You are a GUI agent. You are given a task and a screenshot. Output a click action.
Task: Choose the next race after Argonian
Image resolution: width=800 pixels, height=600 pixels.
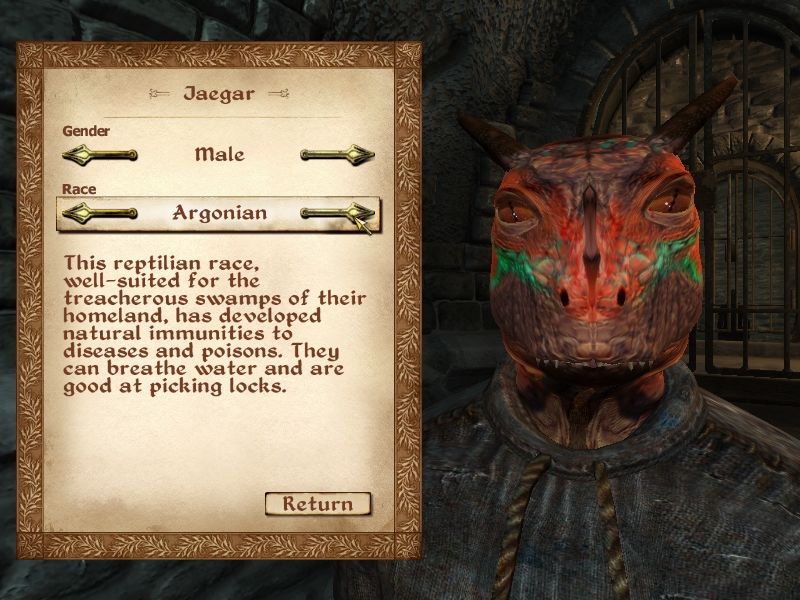tap(337, 212)
